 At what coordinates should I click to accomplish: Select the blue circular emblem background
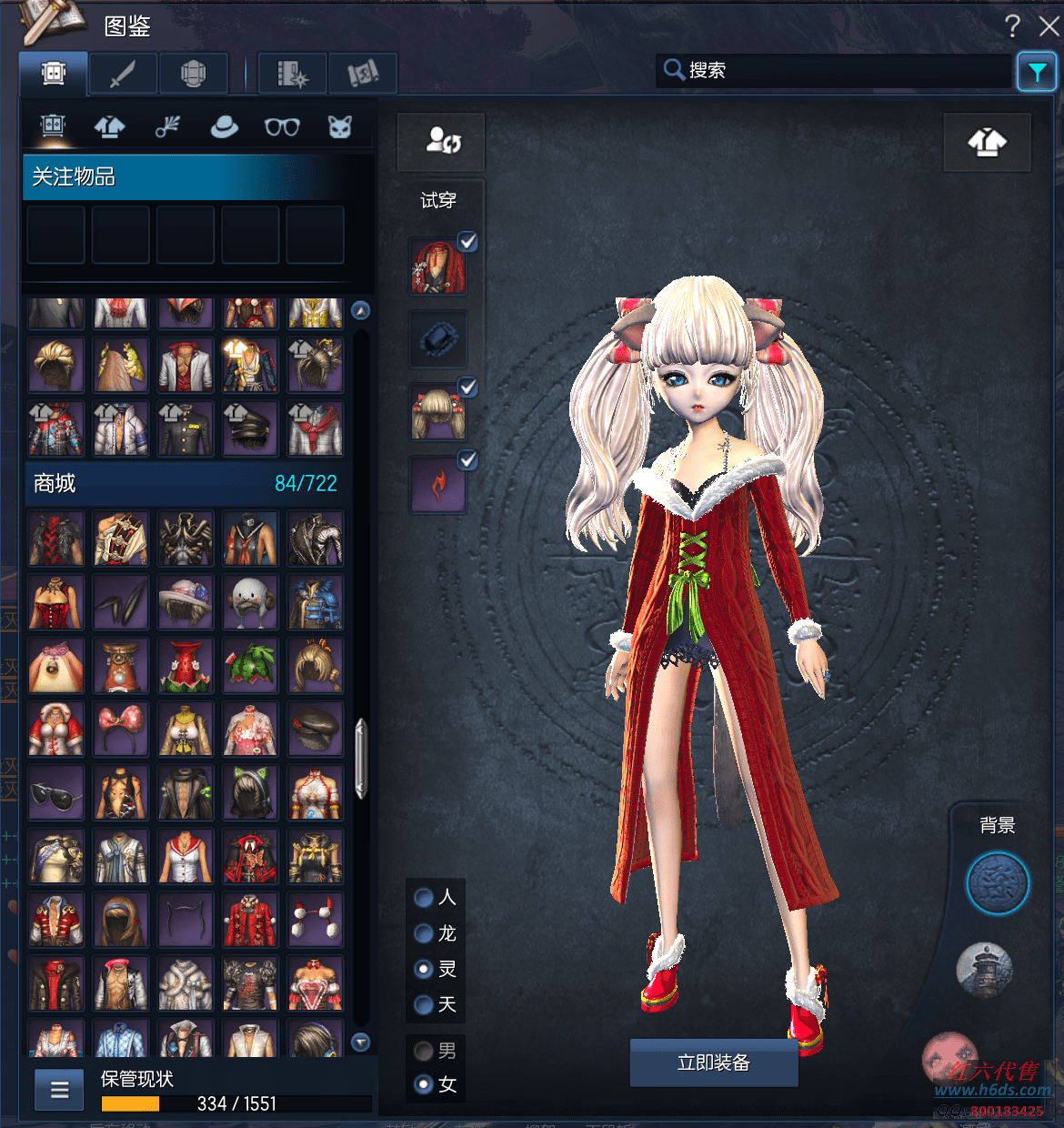997,883
